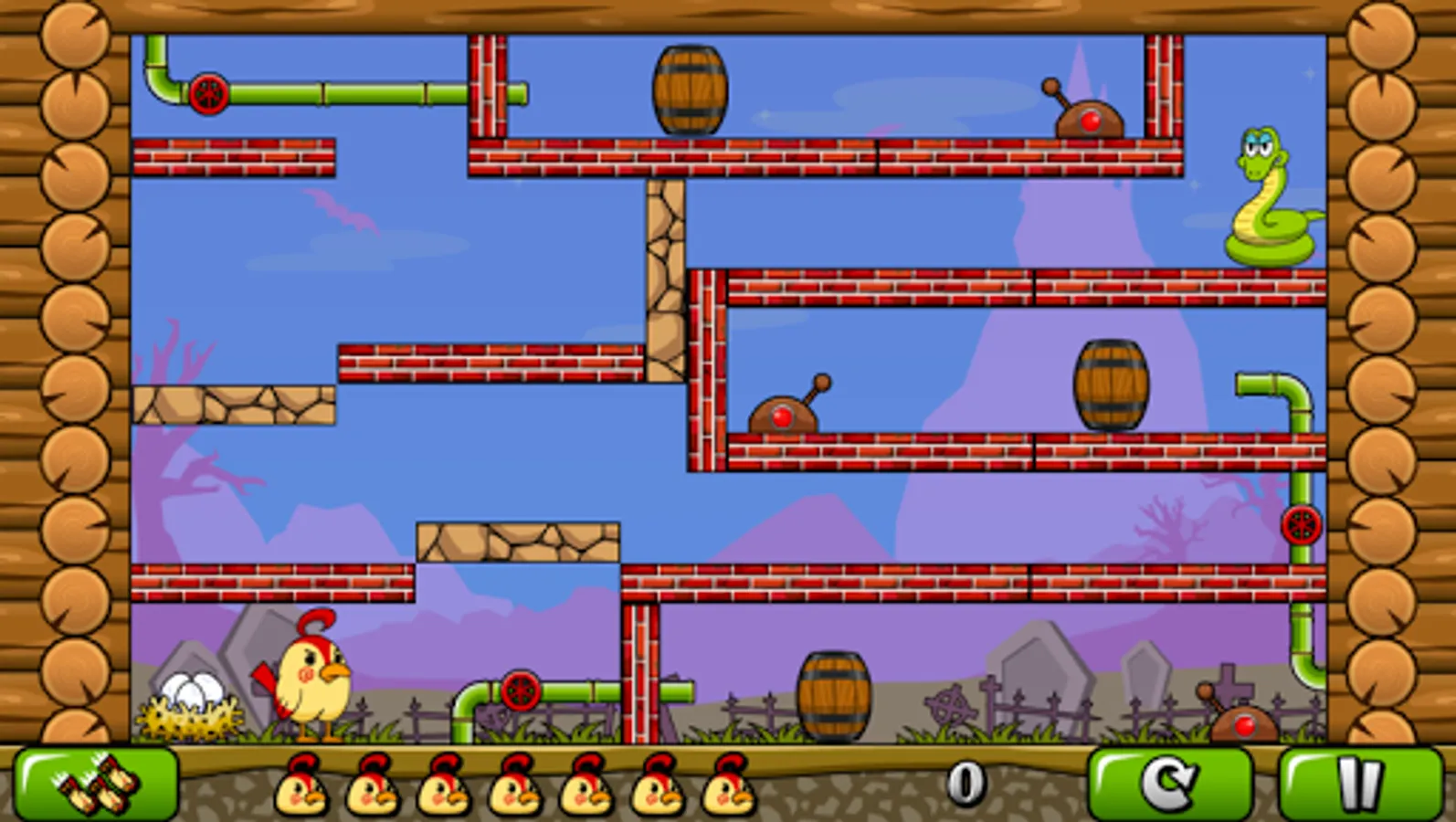This screenshot has height=822, width=1456.
Task: Turn the red valve on the top-left pipe
Action: click(212, 92)
